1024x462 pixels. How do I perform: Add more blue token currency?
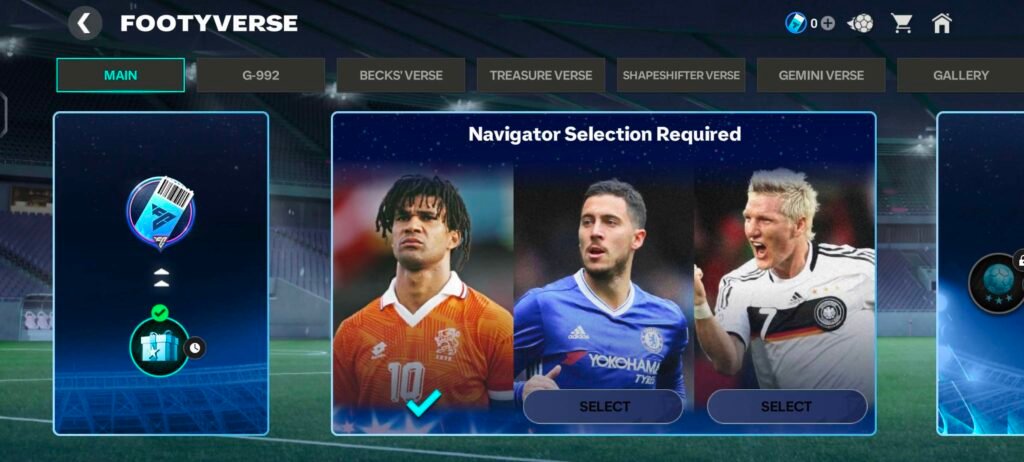(x=828, y=23)
